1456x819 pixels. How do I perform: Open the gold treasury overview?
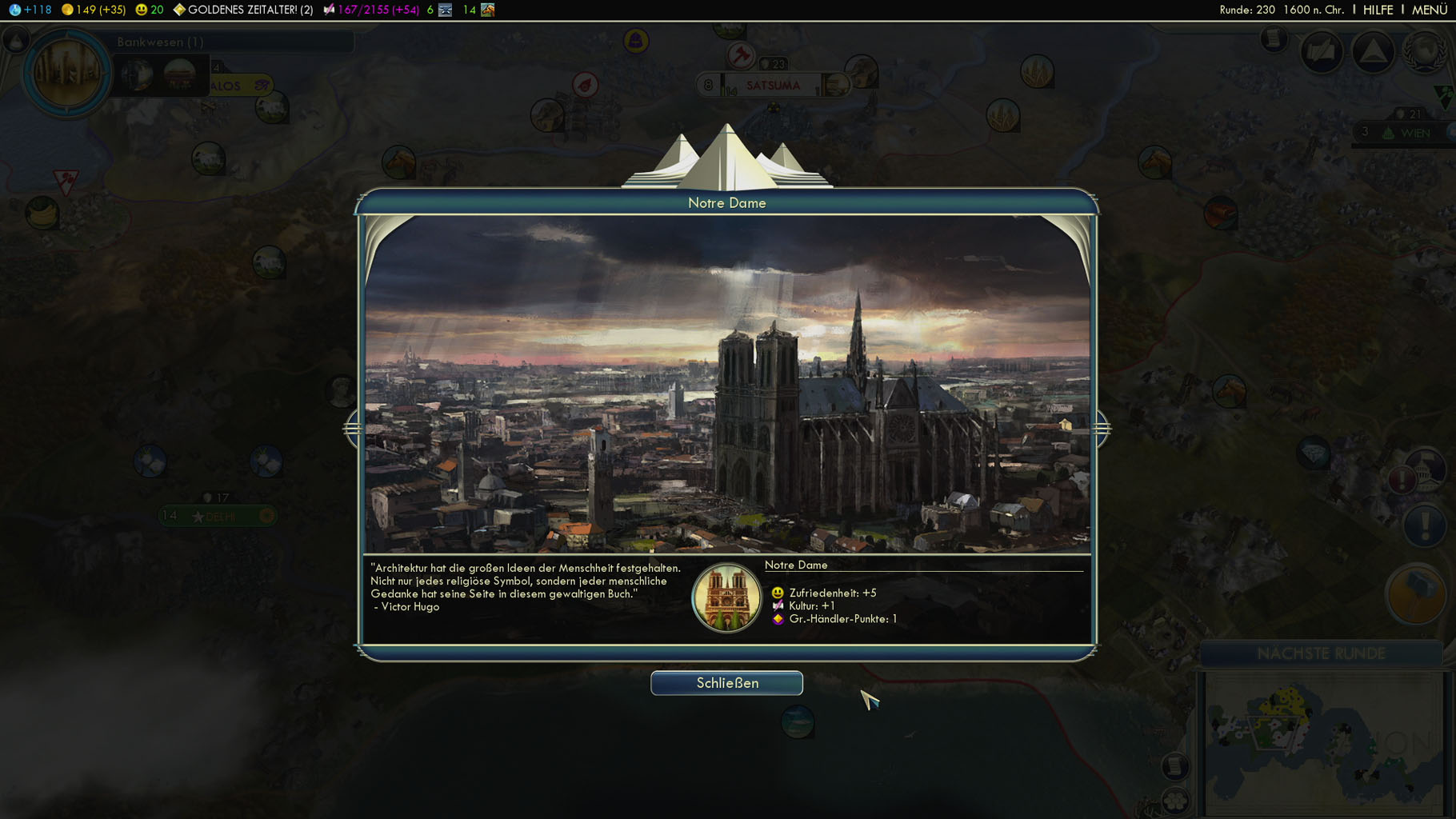pos(94,10)
